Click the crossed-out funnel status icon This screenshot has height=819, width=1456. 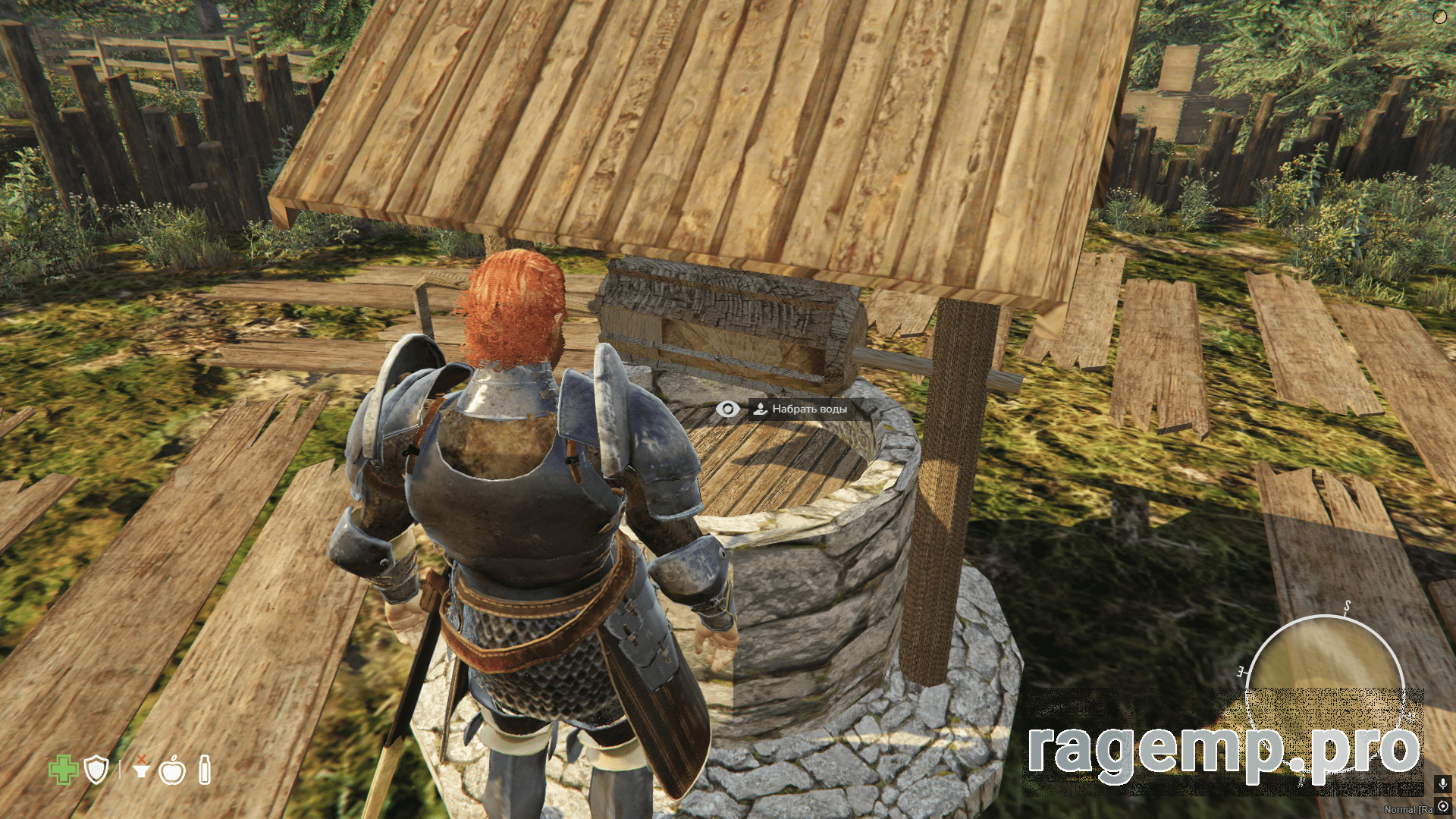click(x=140, y=768)
